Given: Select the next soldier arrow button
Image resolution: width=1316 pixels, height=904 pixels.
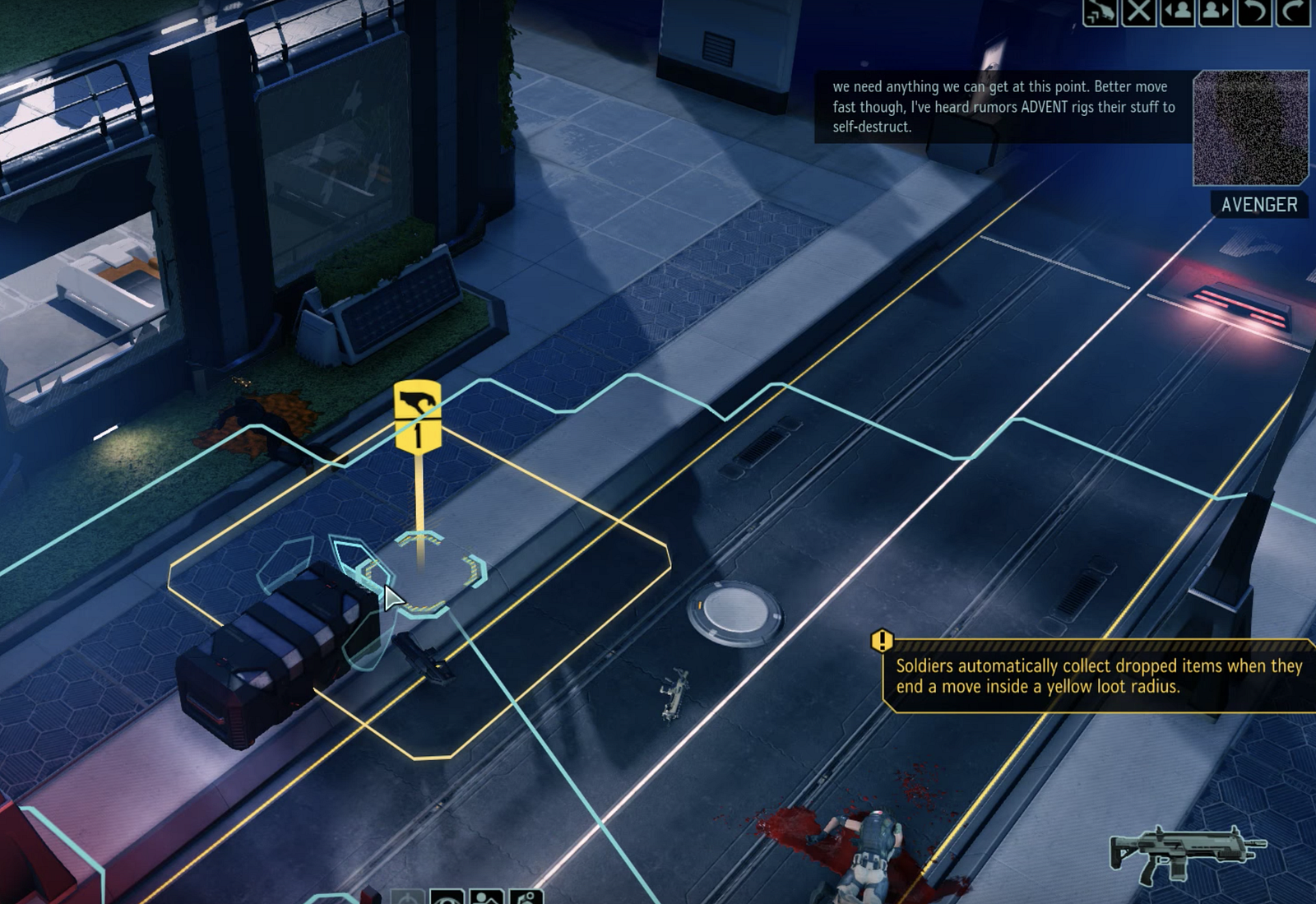Looking at the screenshot, I should 1216,12.
